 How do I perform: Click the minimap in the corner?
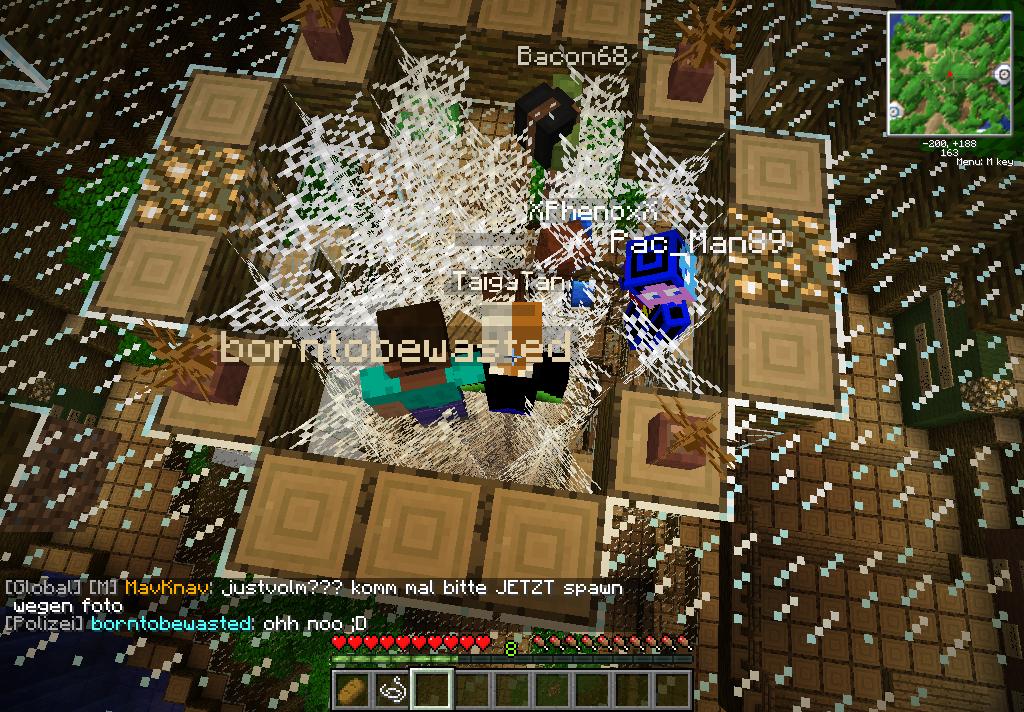(x=949, y=73)
